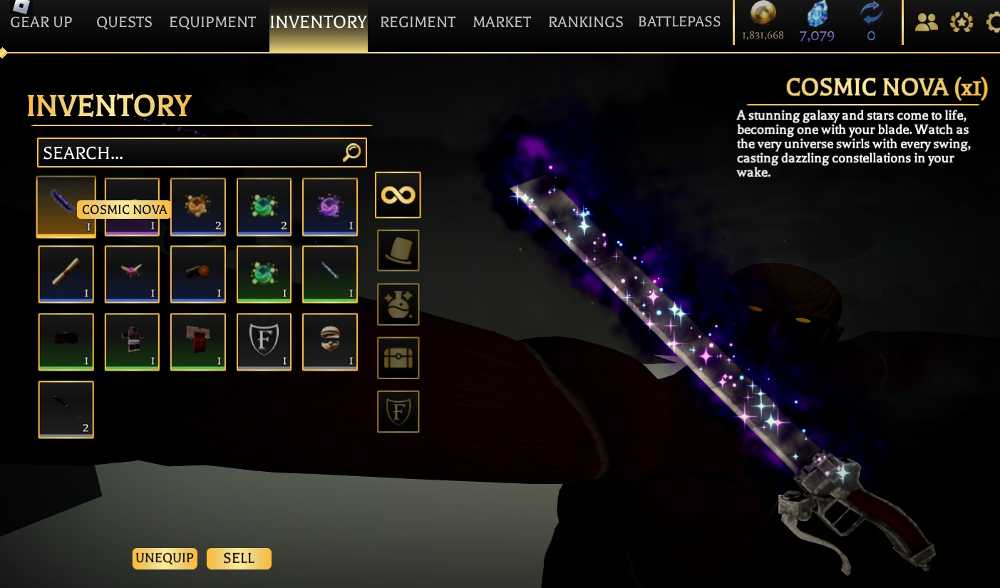Viewport: 1000px width, 588px height.
Task: Pick the sunglasses head item slot
Action: [x=330, y=342]
